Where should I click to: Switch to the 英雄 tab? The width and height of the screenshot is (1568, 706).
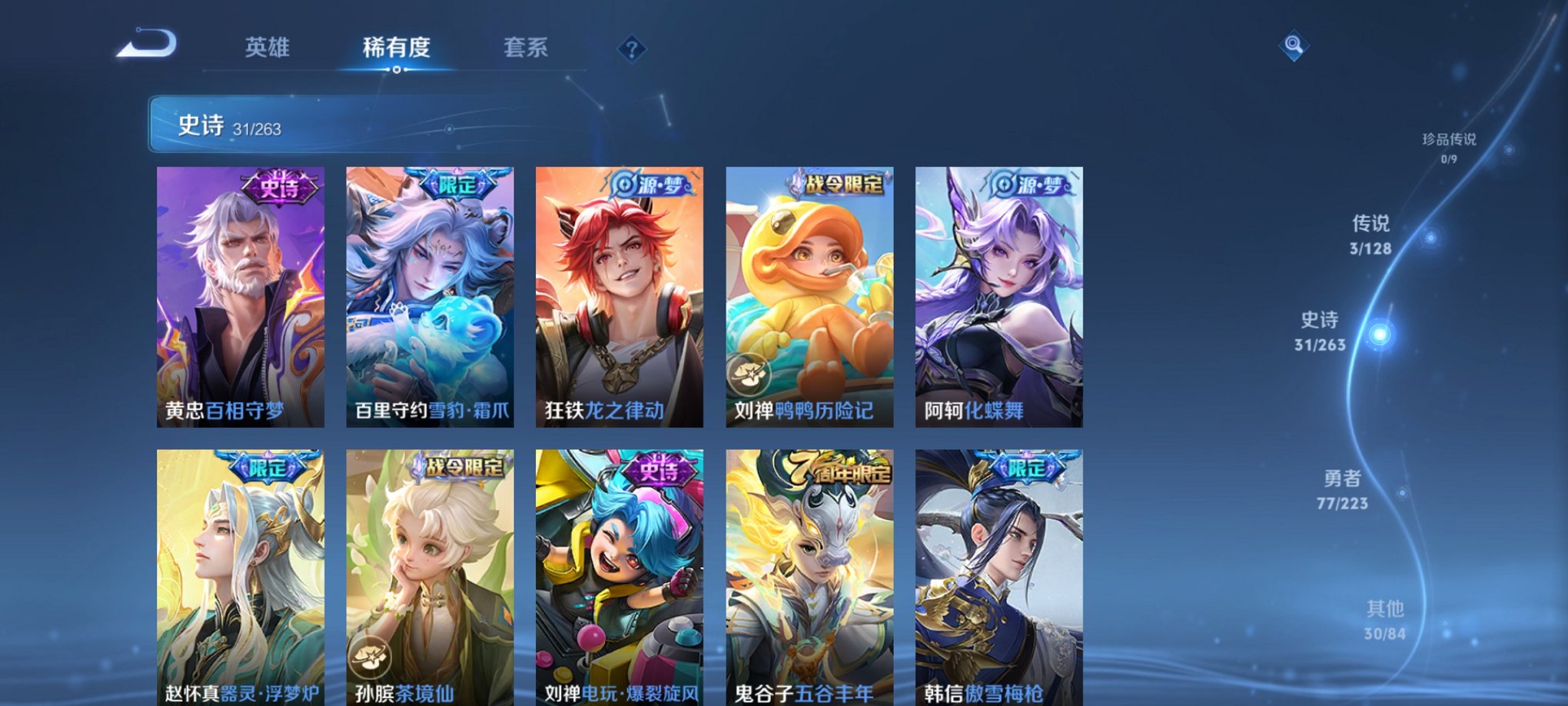tap(265, 48)
